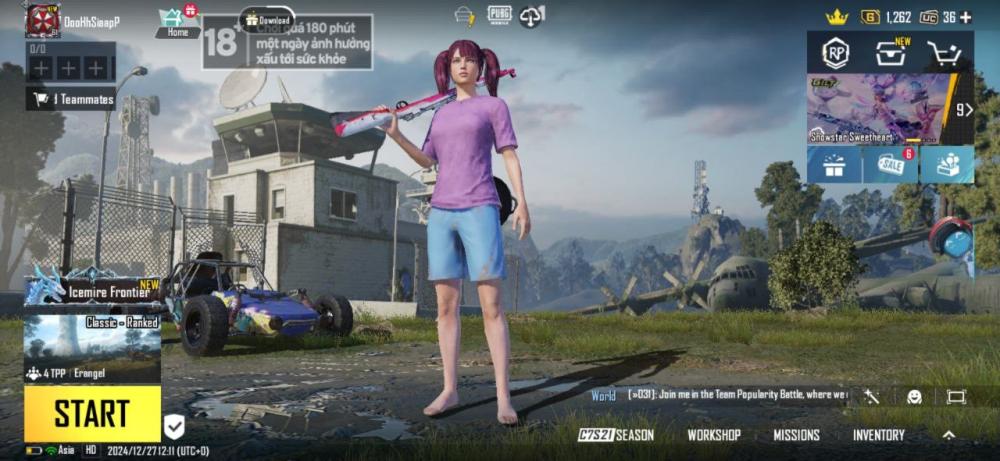
Task: Open the INVENTORY menu
Action: pos(878,435)
